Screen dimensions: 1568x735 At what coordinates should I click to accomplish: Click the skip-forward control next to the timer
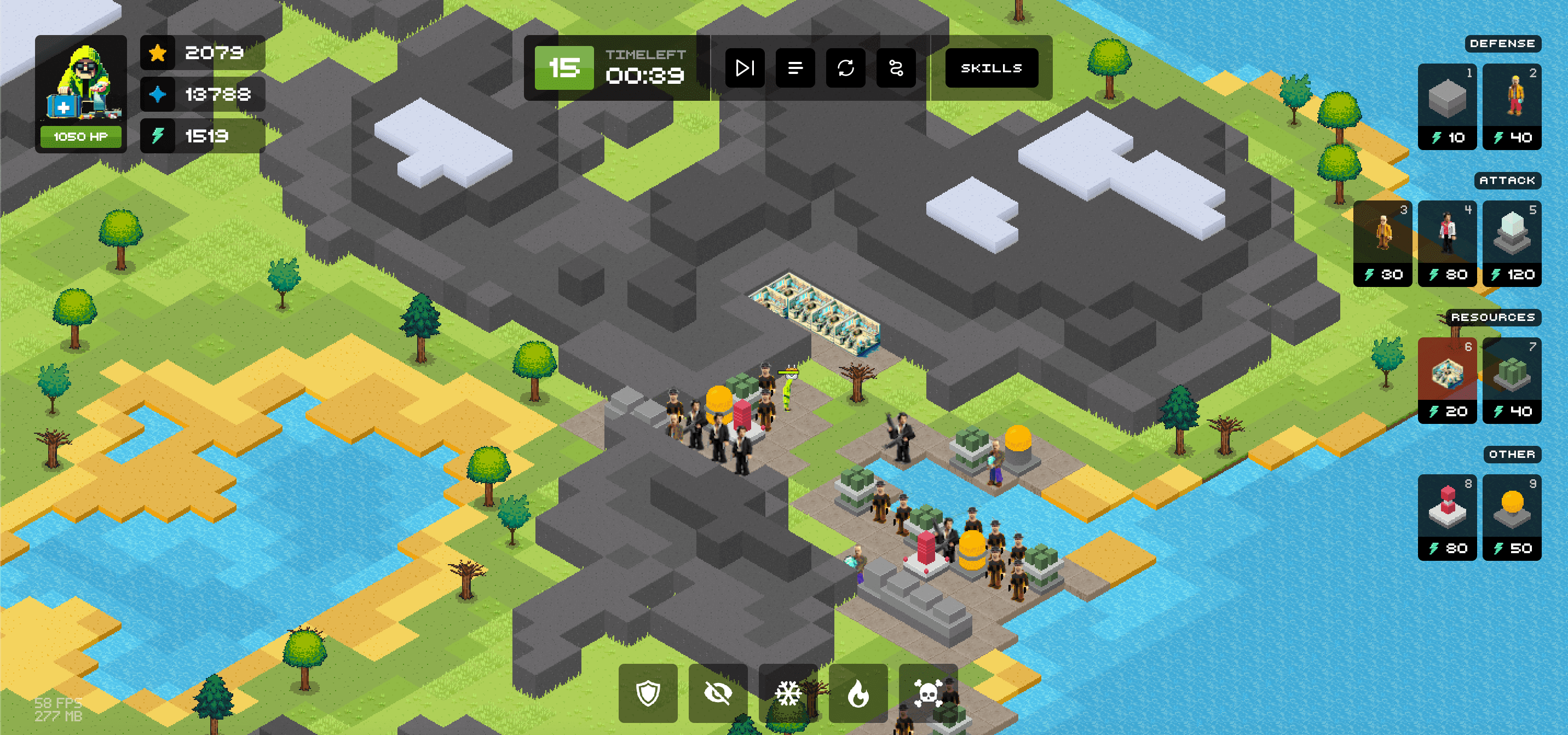coord(746,68)
